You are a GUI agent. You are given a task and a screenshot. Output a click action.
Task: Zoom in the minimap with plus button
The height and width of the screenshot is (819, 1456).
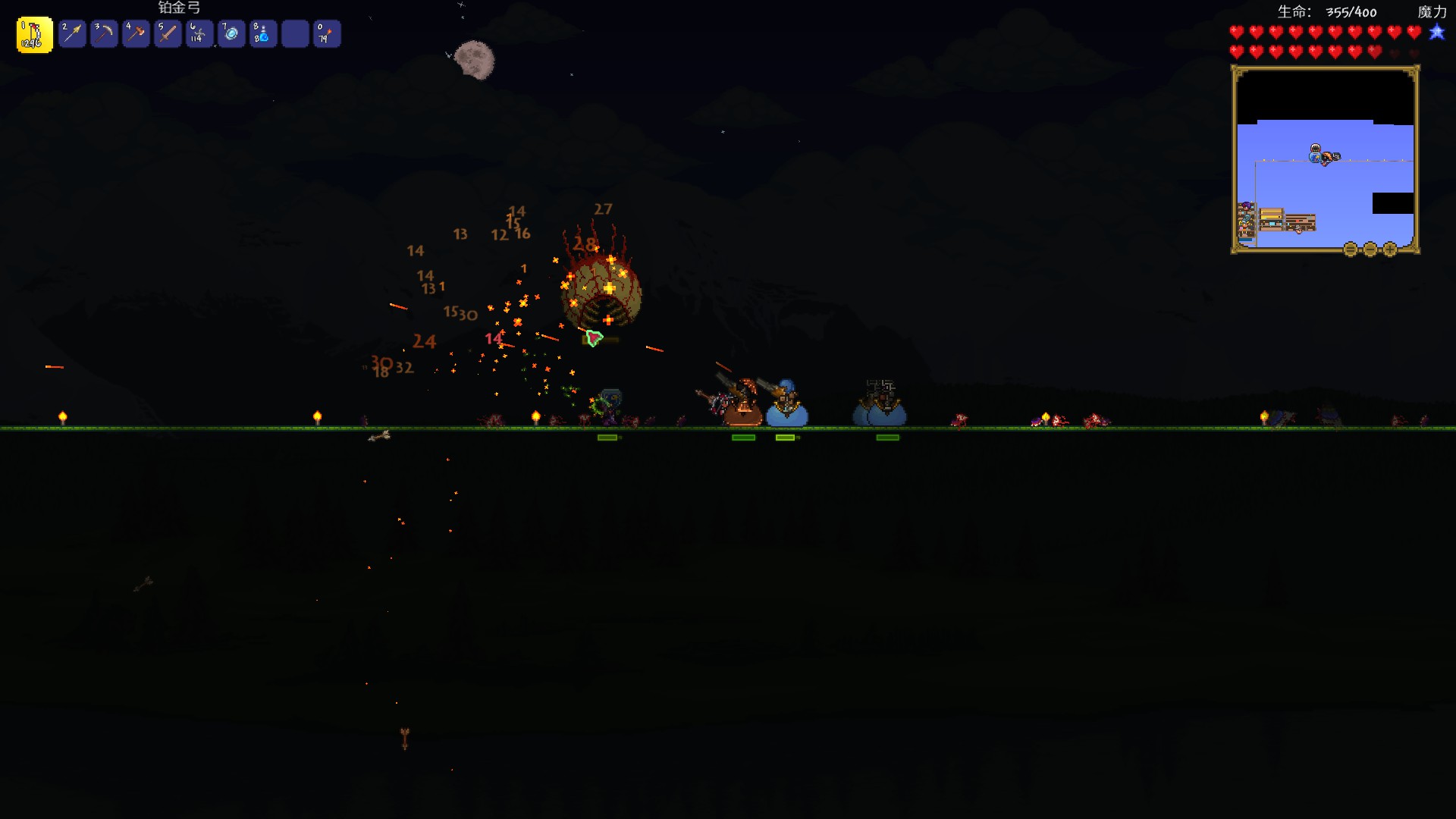tap(1390, 249)
